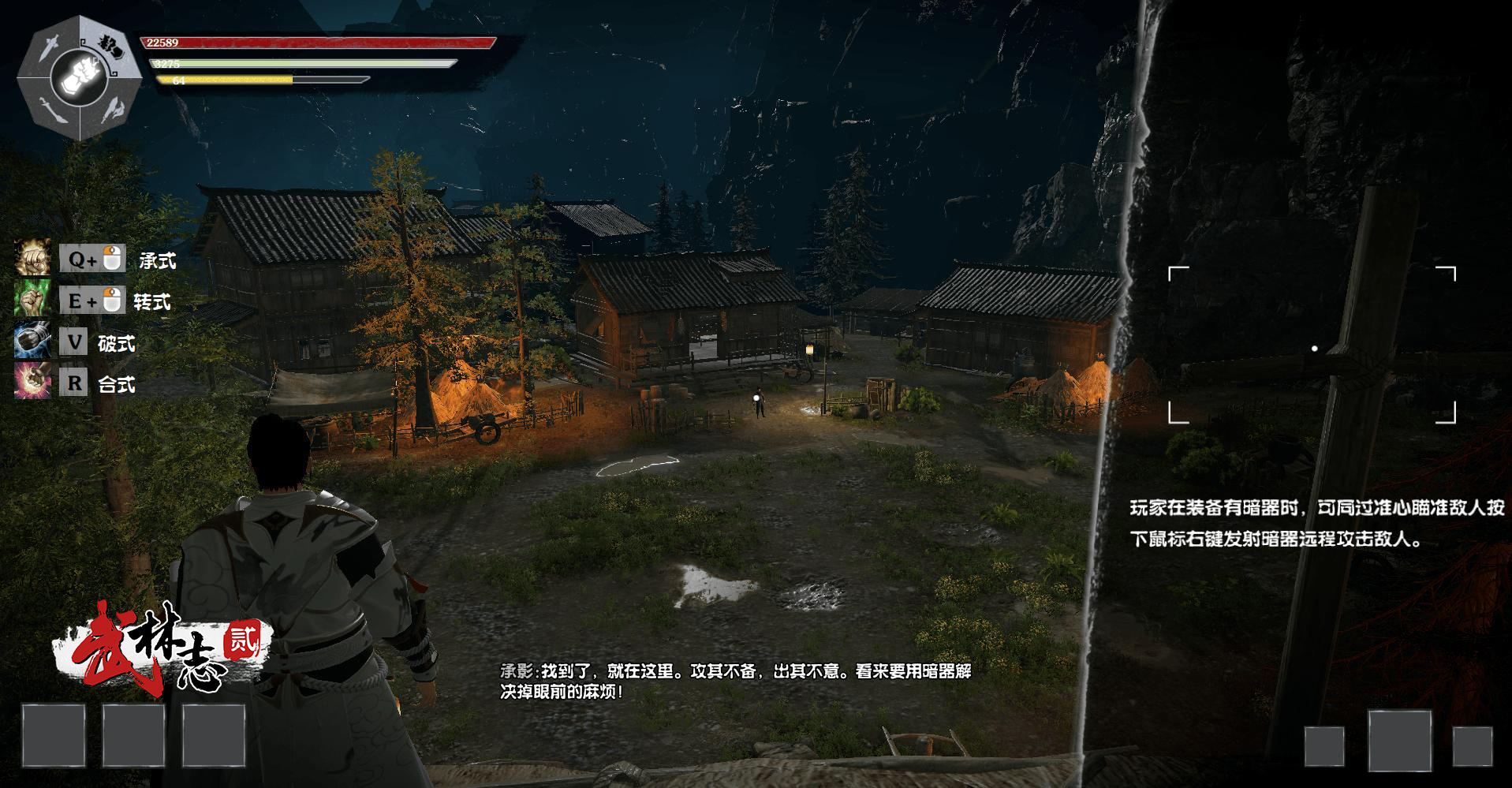
Task: Activate the 承式 golden fist skill icon
Action: coord(32,259)
